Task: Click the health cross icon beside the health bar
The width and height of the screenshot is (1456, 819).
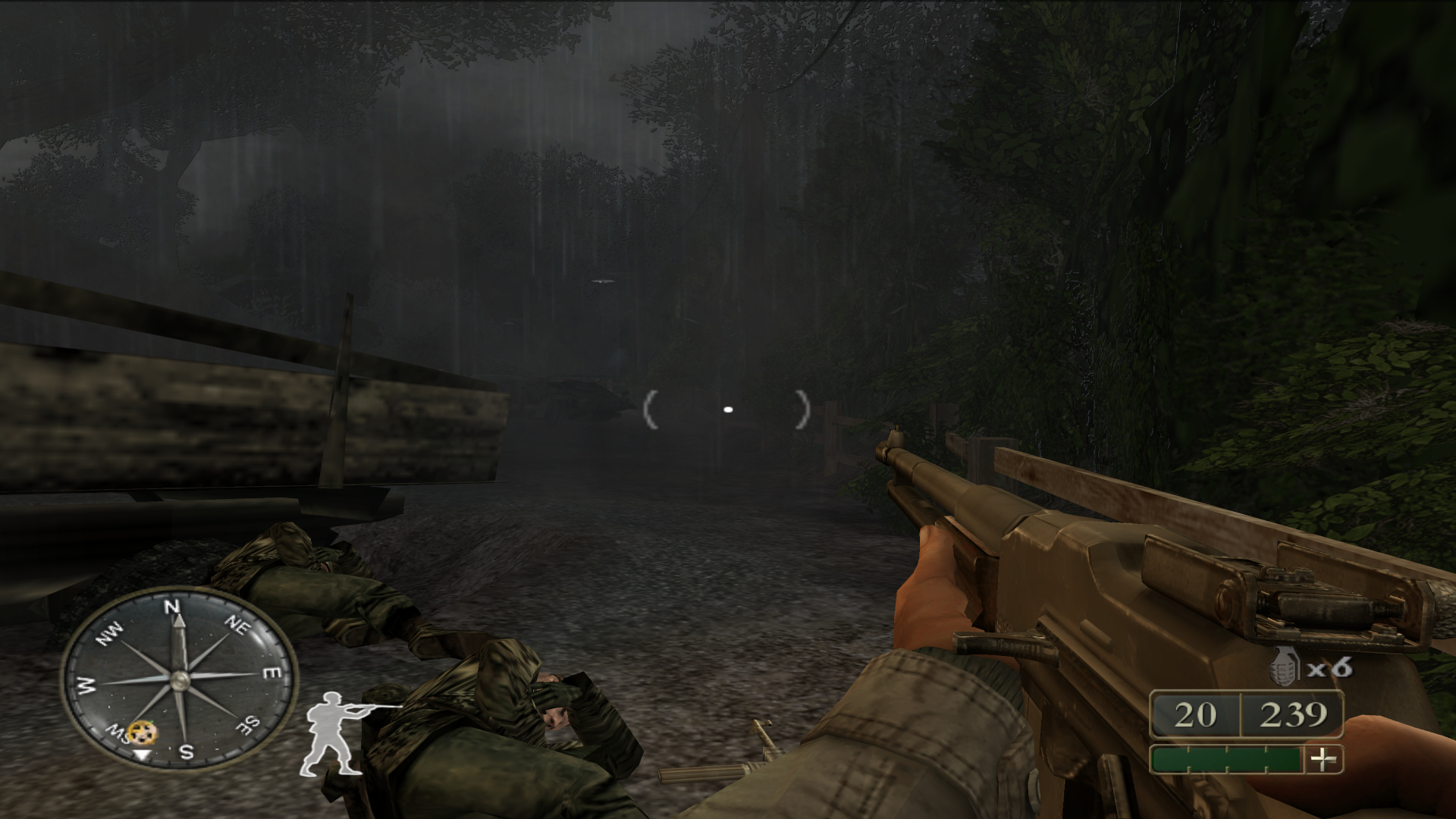Action: pyautogui.click(x=1323, y=761)
